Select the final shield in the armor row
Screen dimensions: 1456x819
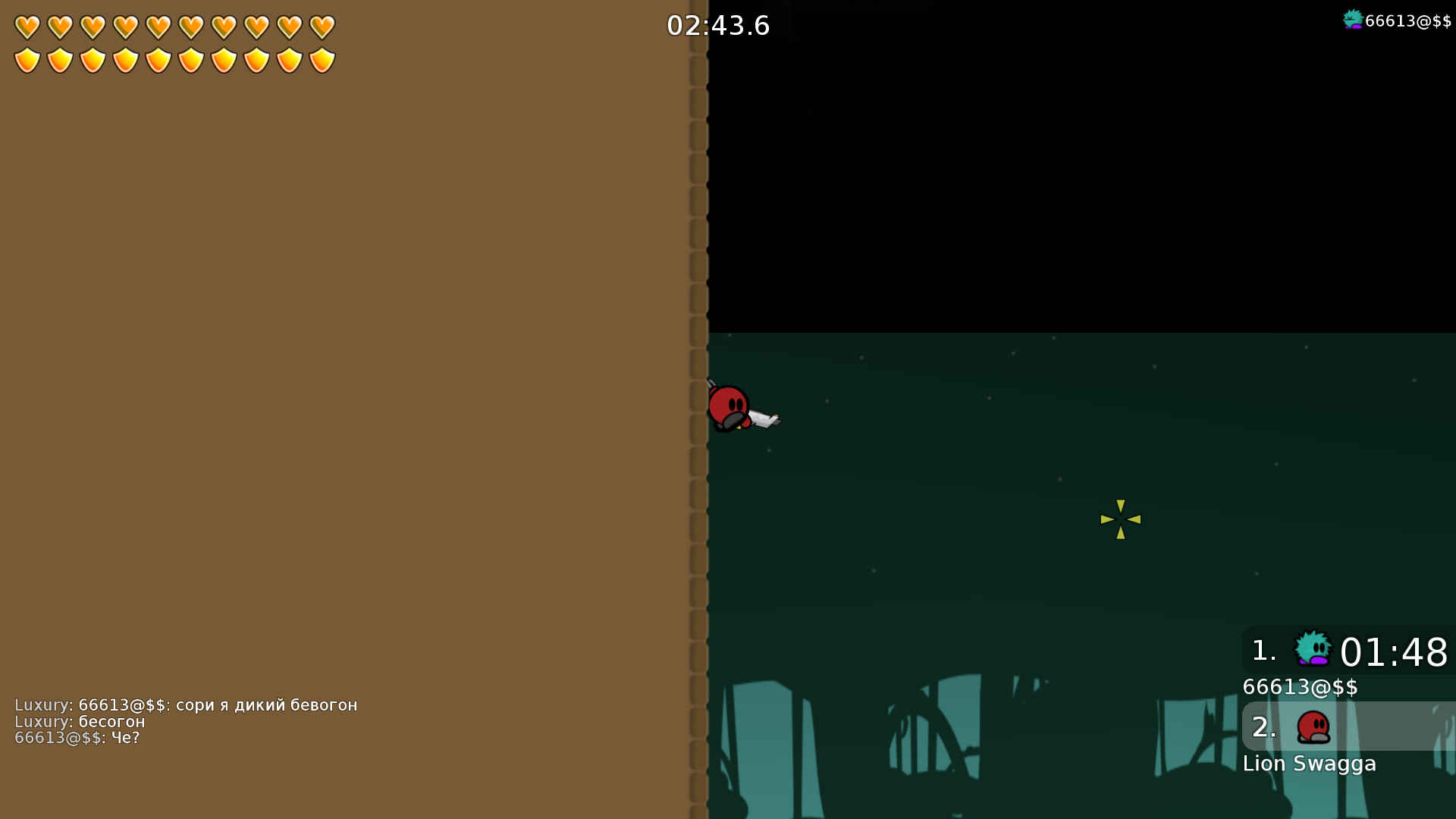321,59
